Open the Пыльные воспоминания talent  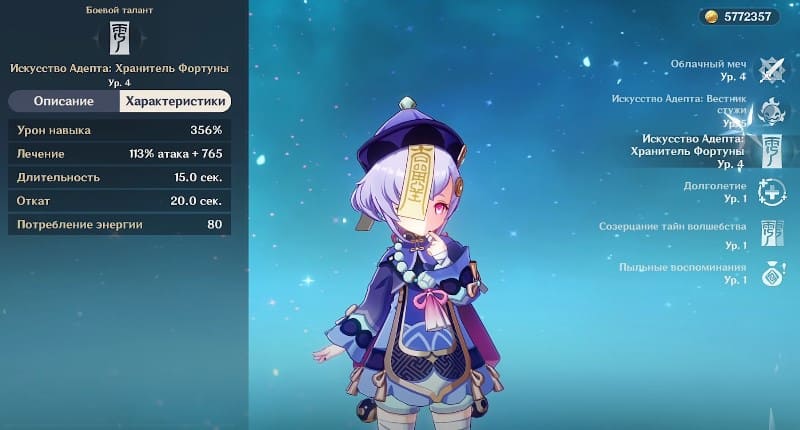pos(771,274)
